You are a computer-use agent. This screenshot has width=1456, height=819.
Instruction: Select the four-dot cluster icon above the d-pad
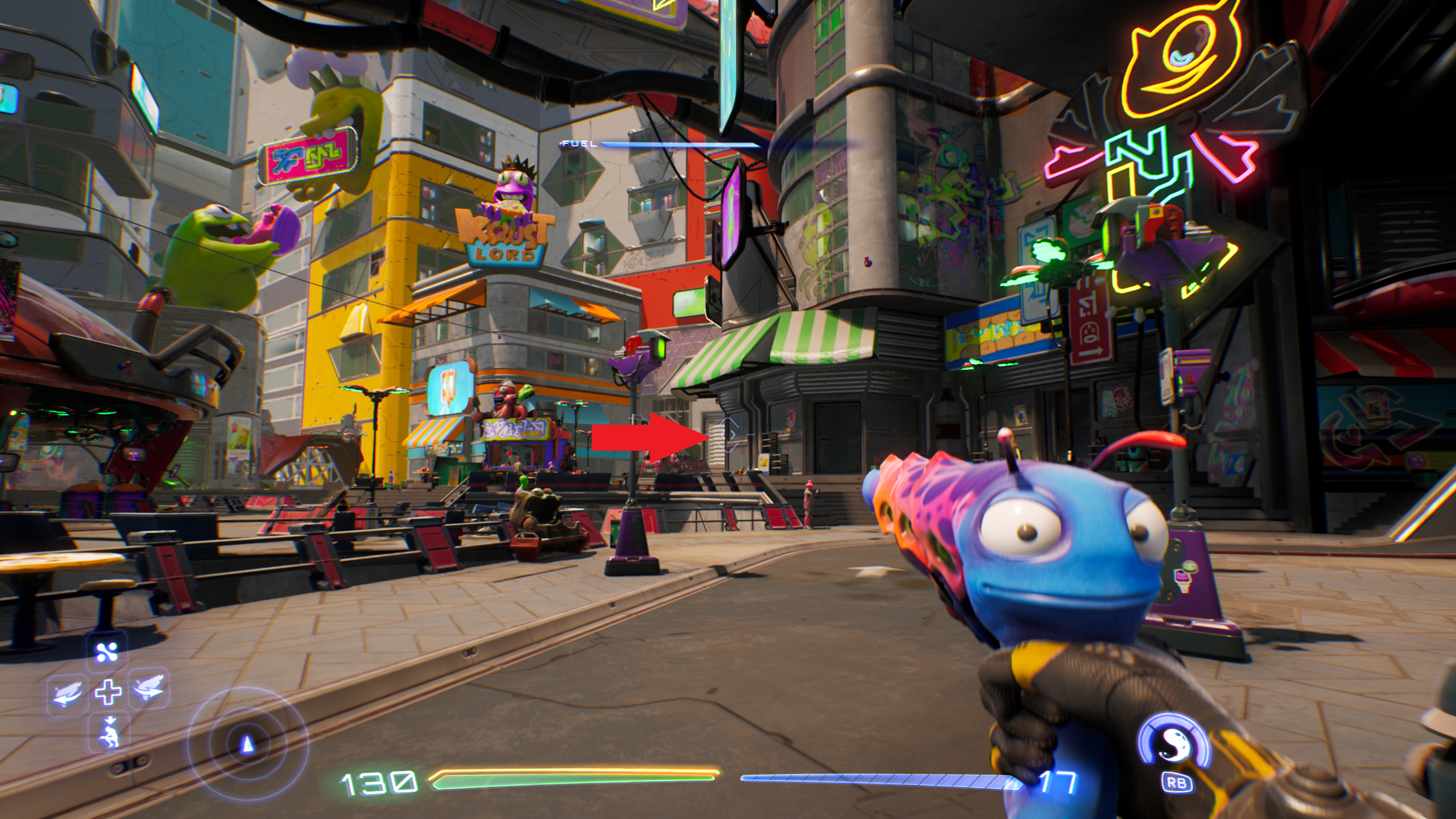coord(107,652)
